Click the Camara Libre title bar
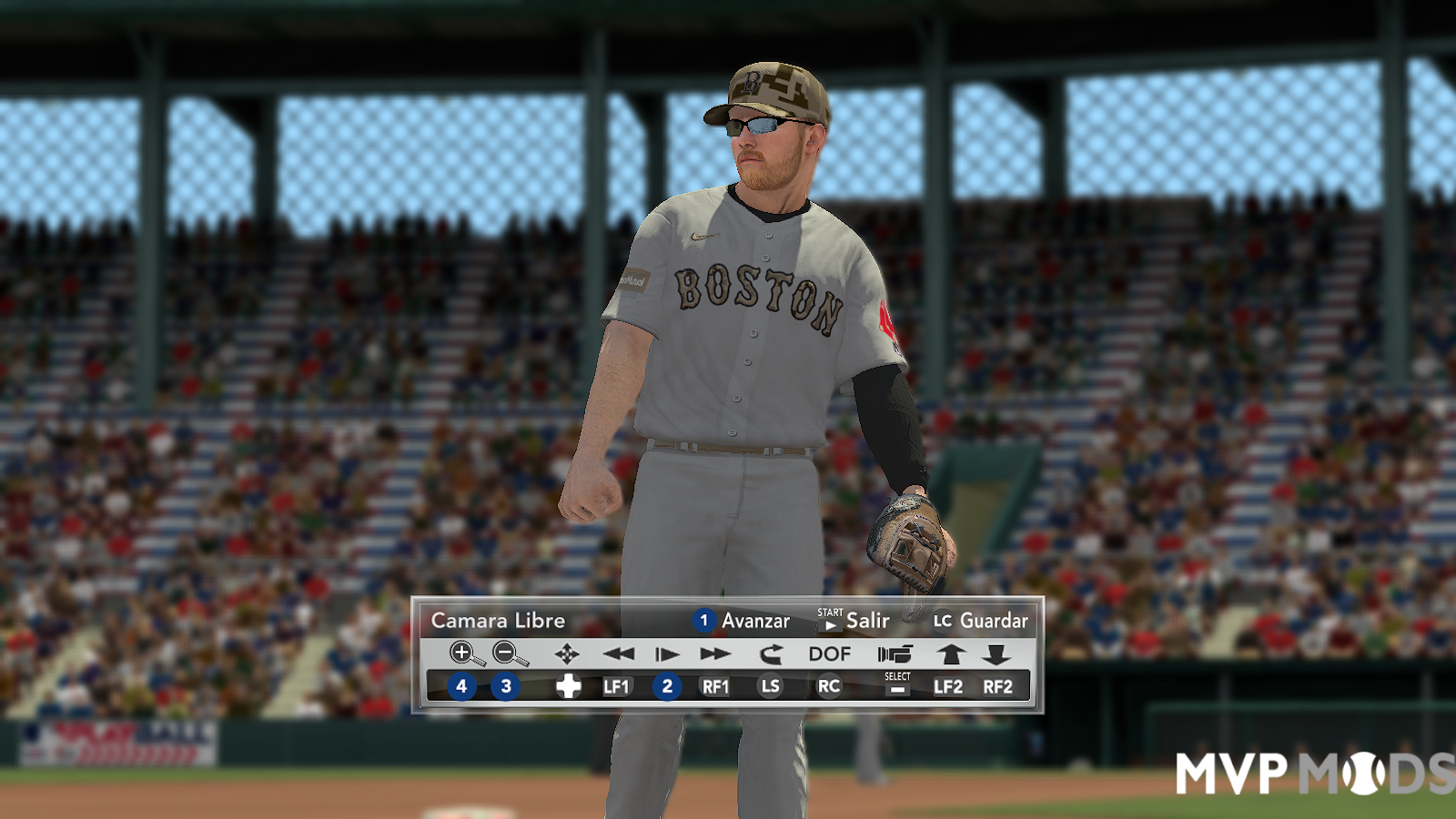The image size is (1456, 819). [499, 621]
